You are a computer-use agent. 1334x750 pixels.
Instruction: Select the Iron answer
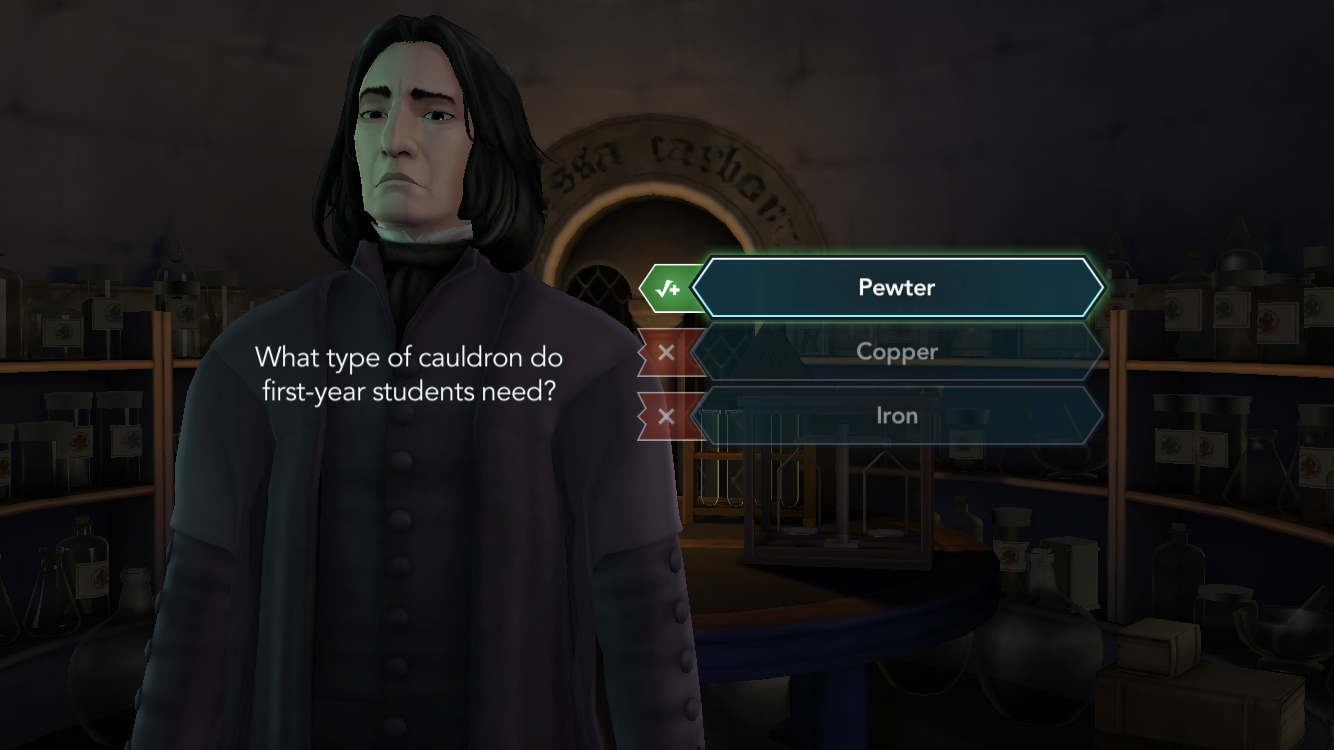click(x=896, y=415)
